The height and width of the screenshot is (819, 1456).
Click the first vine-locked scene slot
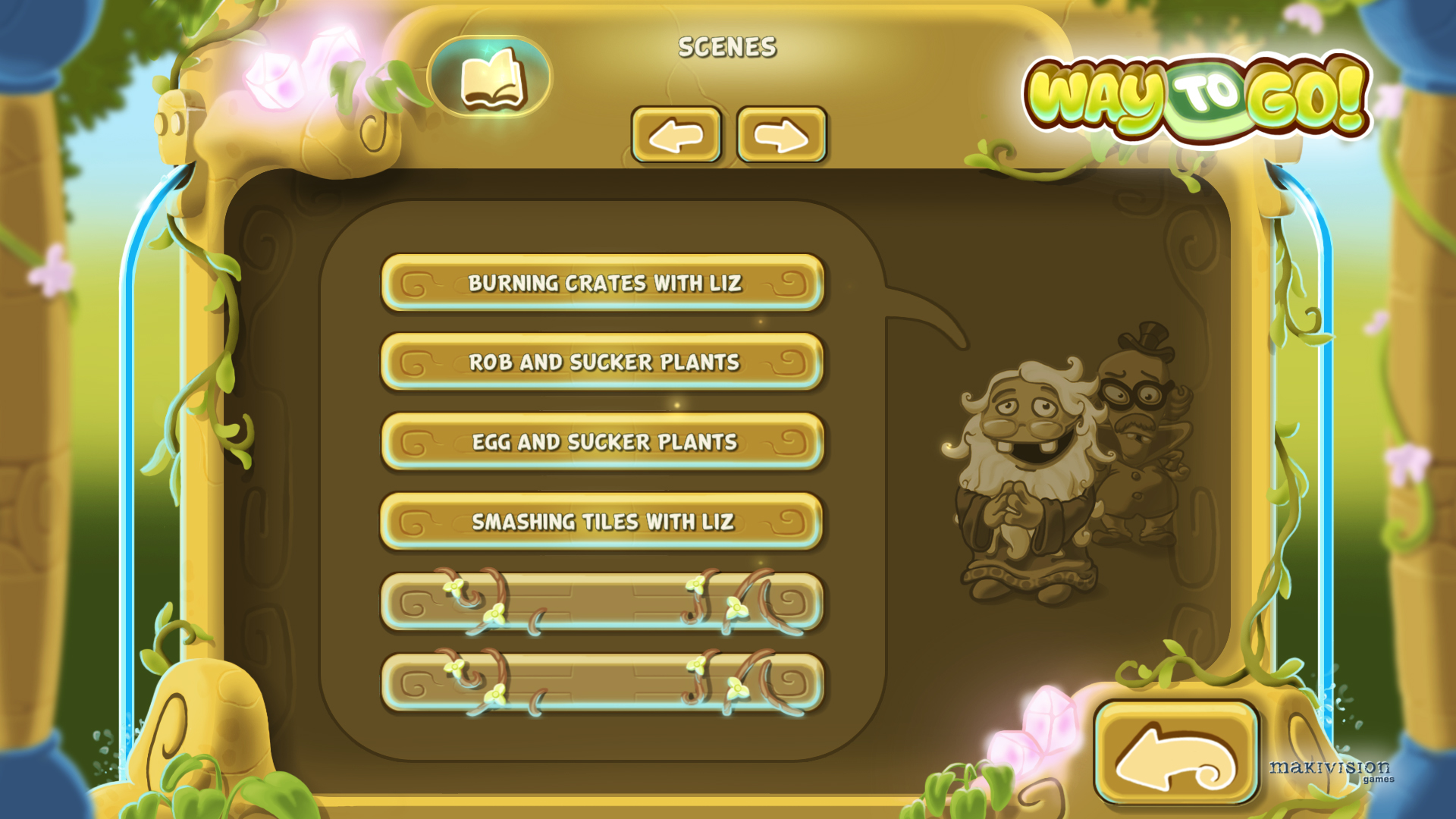(603, 601)
